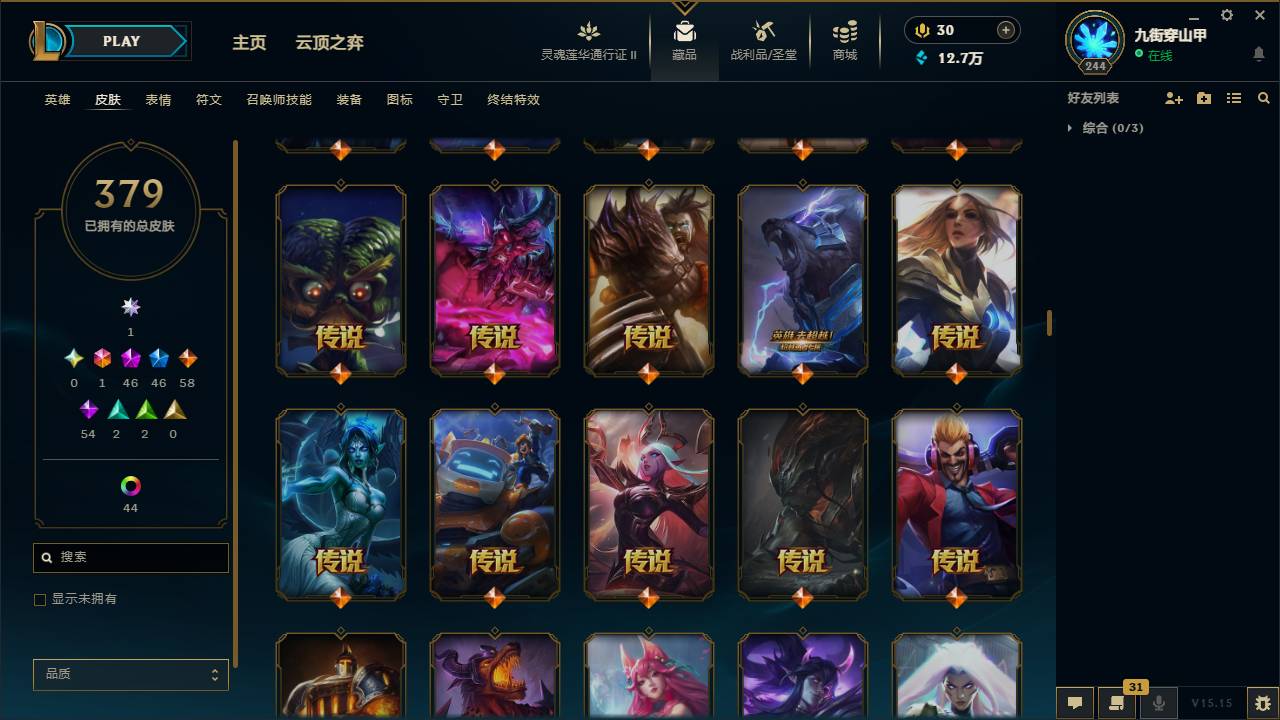This screenshot has width=1280, height=720.
Task: Open the 品质 quality dropdown
Action: [130, 674]
